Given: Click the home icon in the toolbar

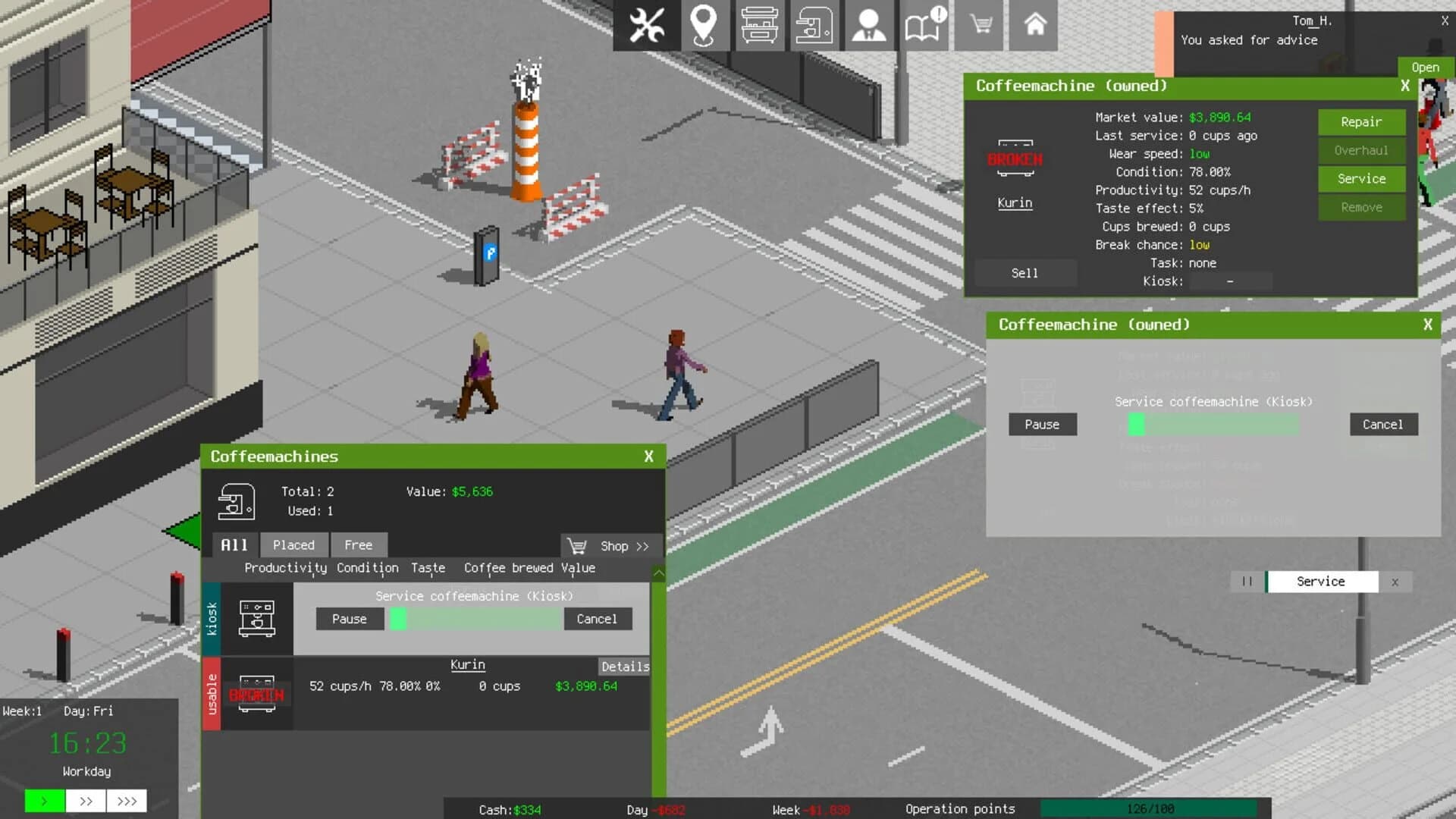Looking at the screenshot, I should 1033,25.
